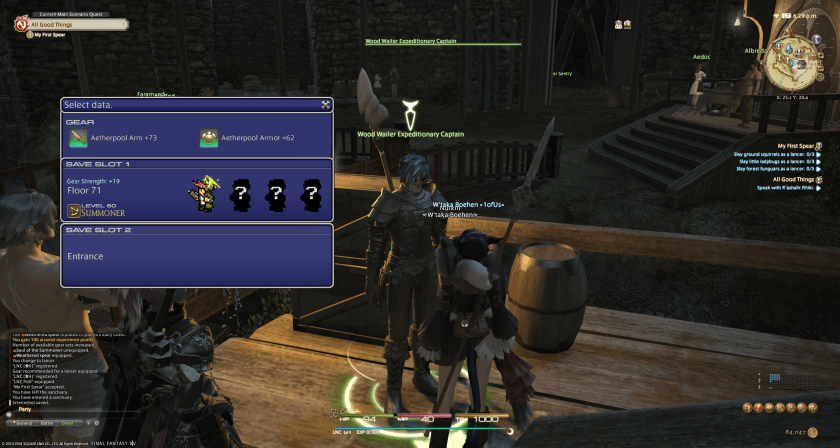The height and width of the screenshot is (448, 840).
Task: Select My First Spear in quest tracker
Action: pyautogui.click(x=797, y=145)
